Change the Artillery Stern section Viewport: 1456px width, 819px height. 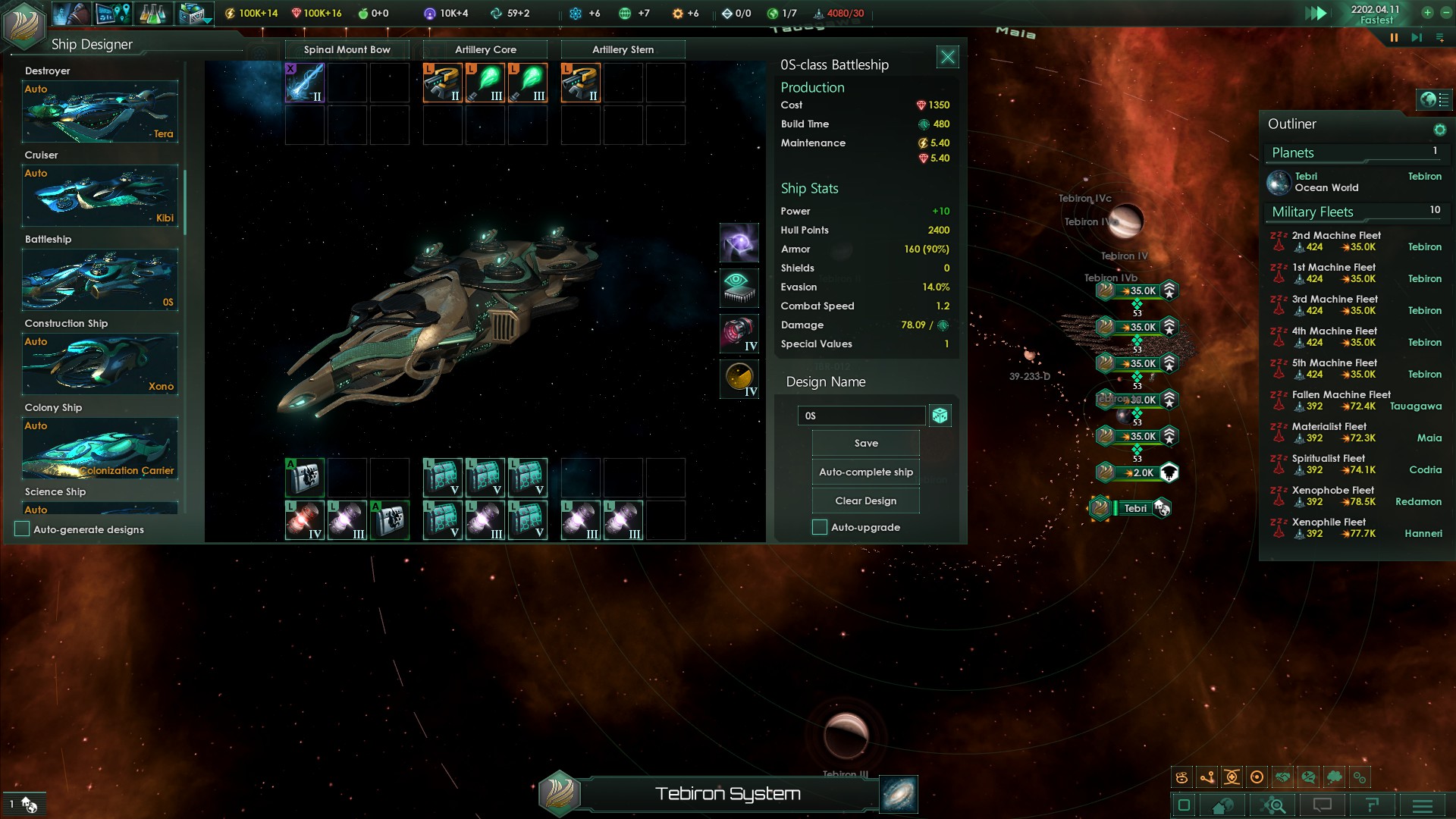[623, 50]
